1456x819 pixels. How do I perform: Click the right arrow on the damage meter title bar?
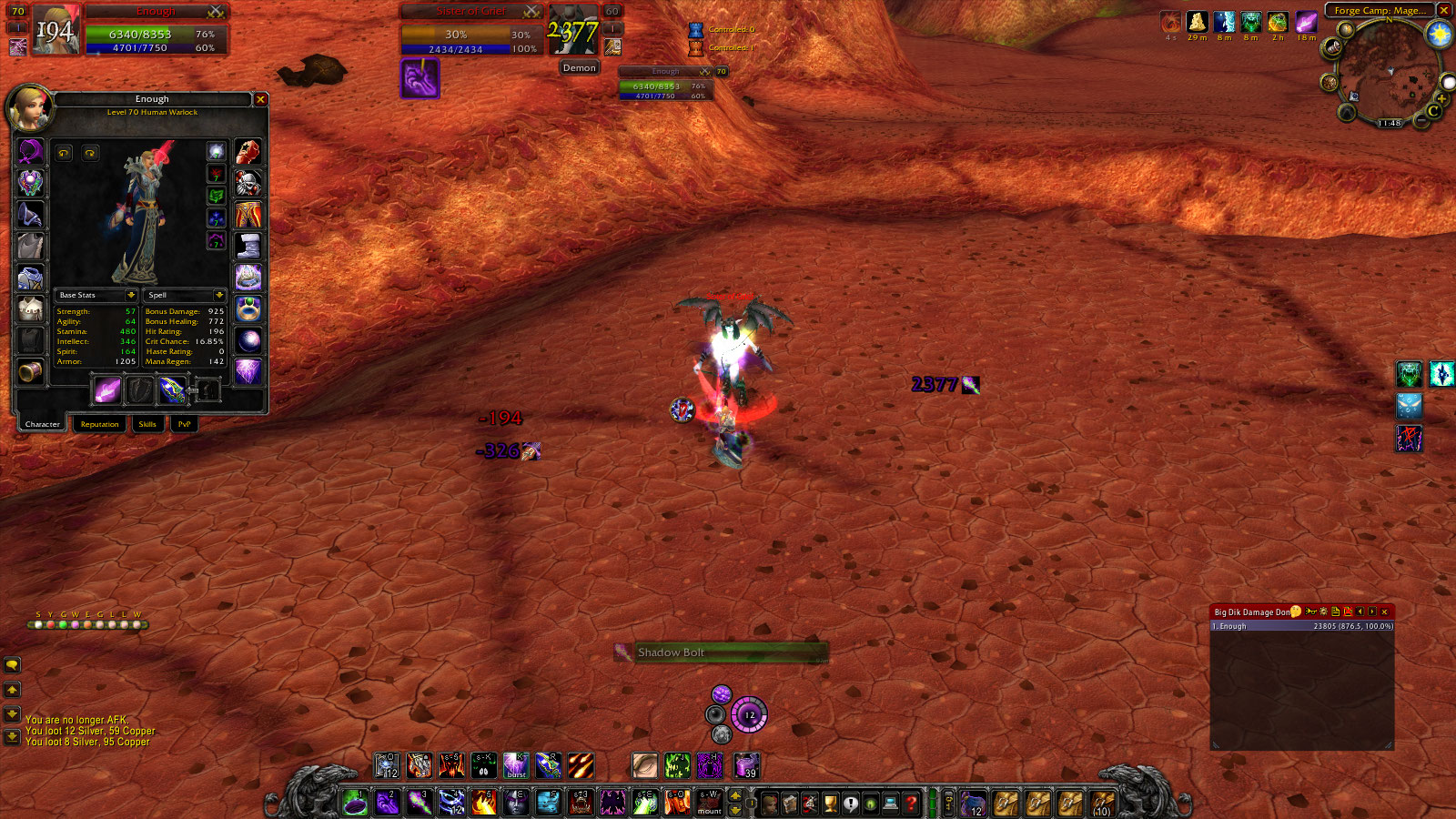(x=1372, y=612)
